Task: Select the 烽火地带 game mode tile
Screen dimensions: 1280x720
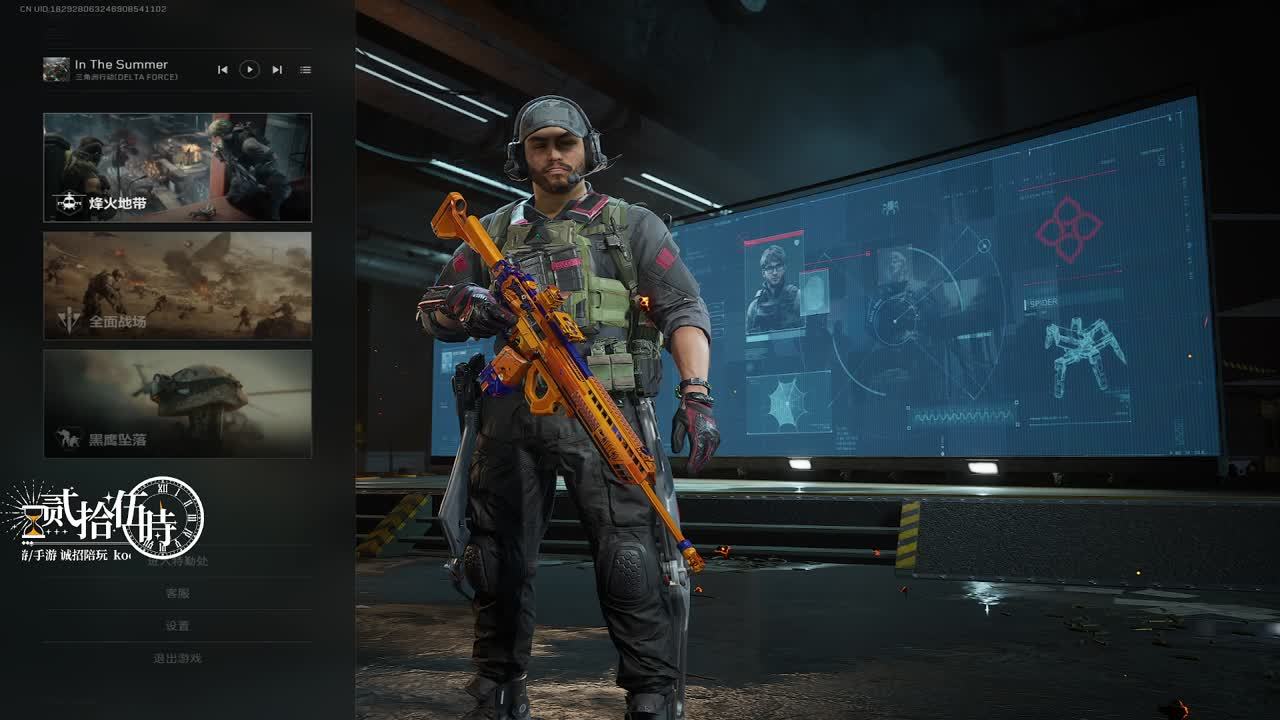Action: point(177,167)
